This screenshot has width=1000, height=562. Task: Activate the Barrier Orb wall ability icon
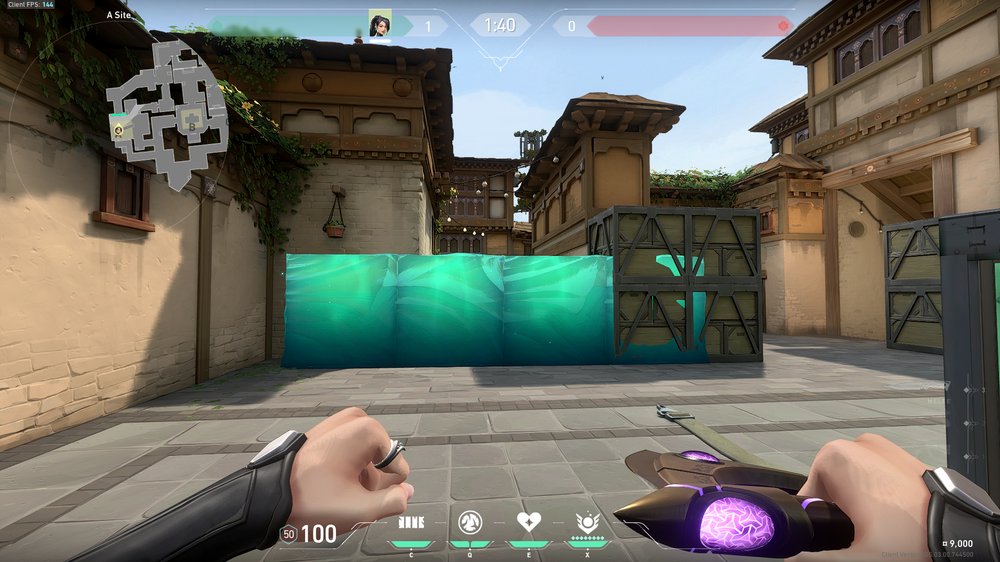tap(411, 522)
